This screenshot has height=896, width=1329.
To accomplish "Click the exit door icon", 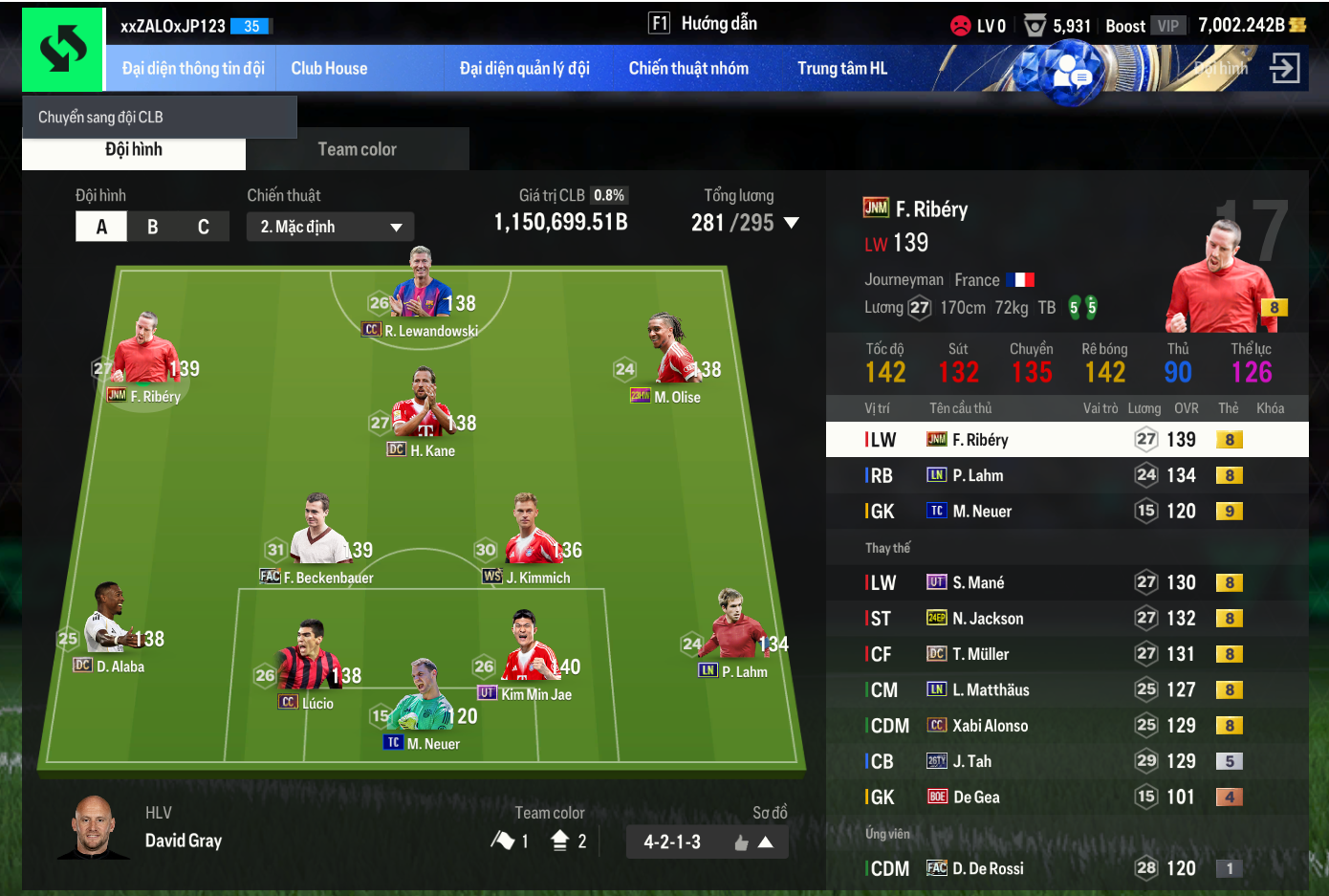I will [x=1284, y=68].
